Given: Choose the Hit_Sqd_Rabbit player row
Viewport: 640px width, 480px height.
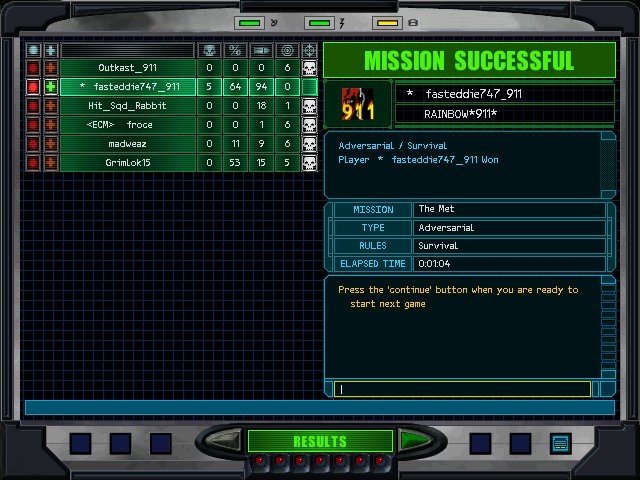Looking at the screenshot, I should point(127,106).
